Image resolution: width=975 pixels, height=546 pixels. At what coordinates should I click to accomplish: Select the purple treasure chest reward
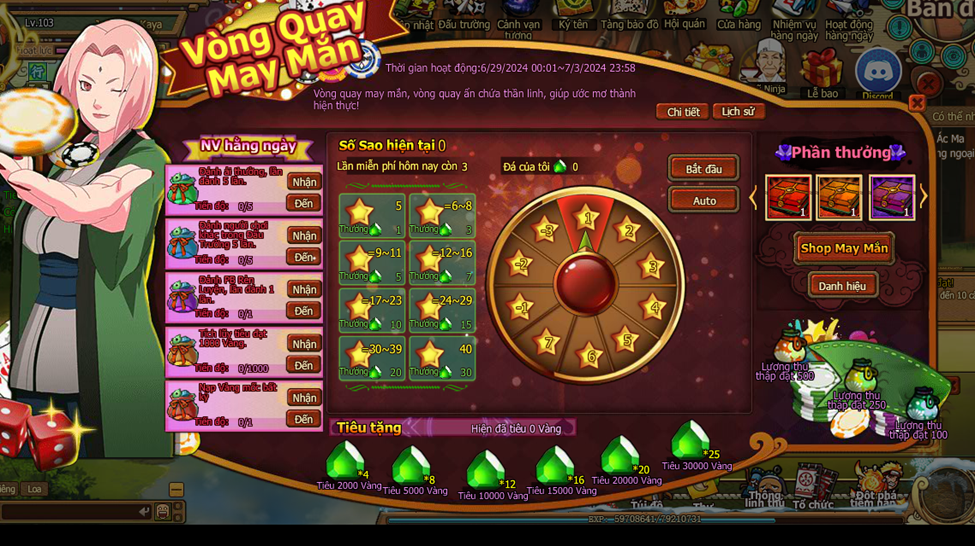(x=891, y=196)
